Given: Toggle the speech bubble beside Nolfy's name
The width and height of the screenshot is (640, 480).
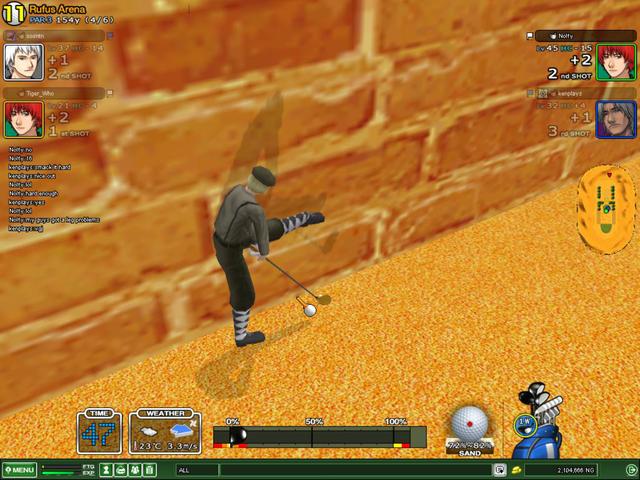Looking at the screenshot, I should [x=555, y=36].
